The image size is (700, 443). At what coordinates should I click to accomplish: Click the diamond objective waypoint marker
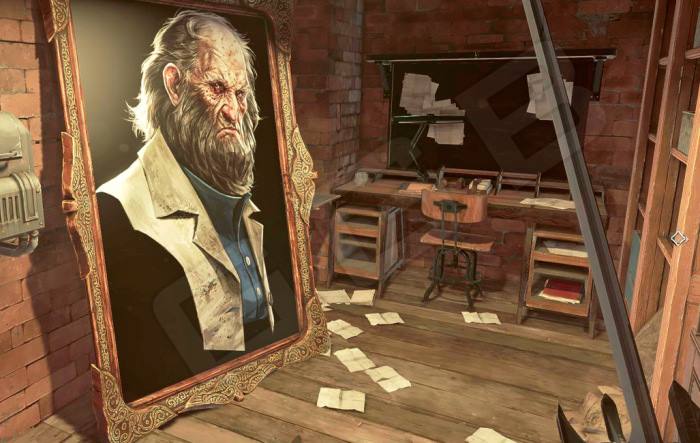[678, 238]
